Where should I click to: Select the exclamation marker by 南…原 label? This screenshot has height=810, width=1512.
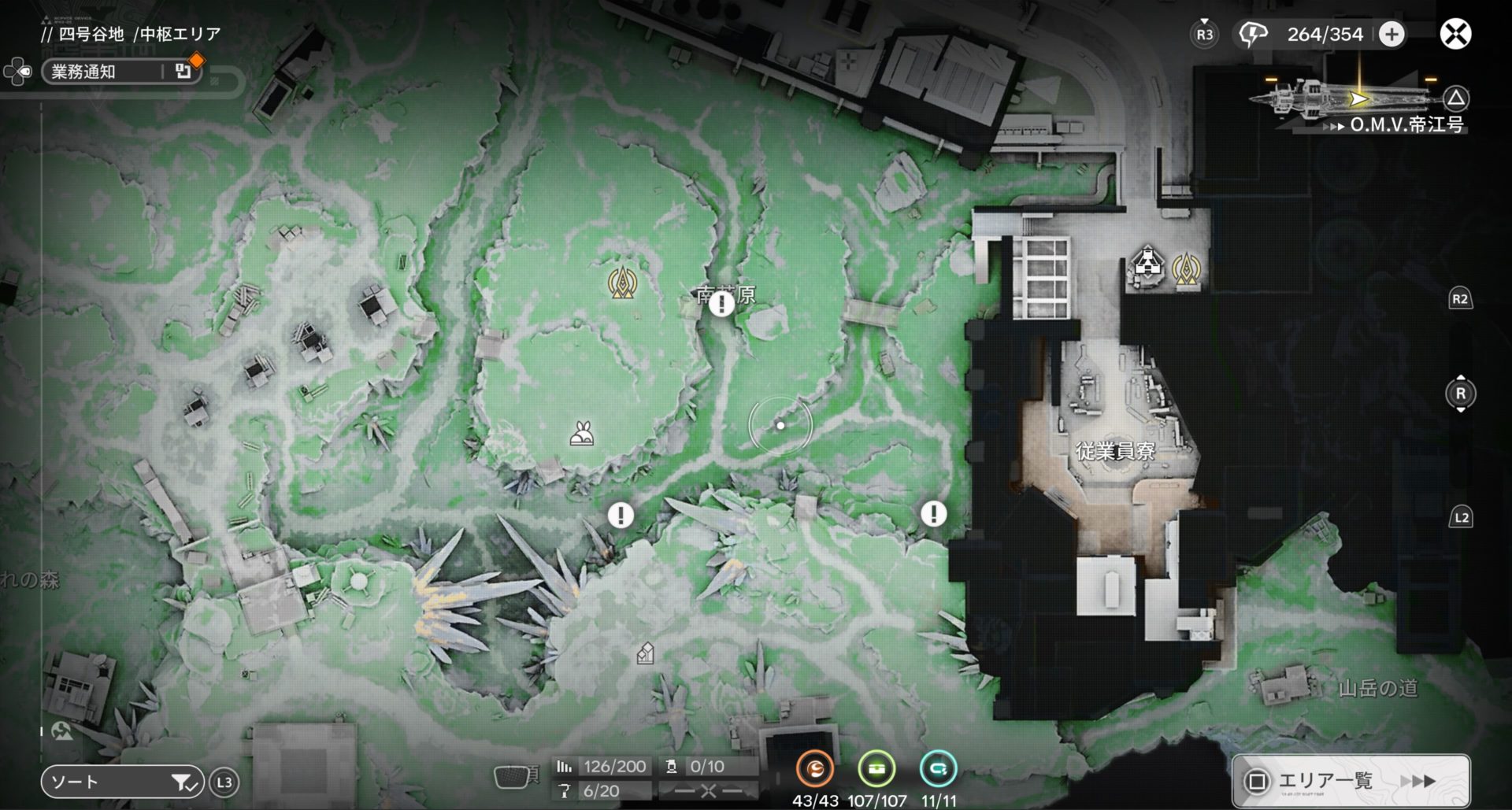tap(721, 304)
